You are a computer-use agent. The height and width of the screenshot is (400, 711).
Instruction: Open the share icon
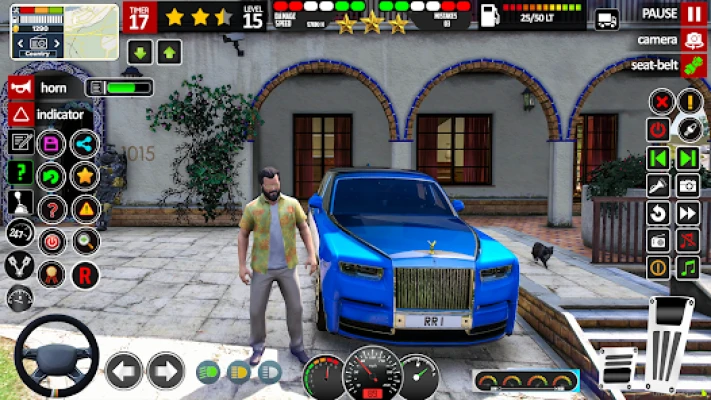pyautogui.click(x=85, y=144)
